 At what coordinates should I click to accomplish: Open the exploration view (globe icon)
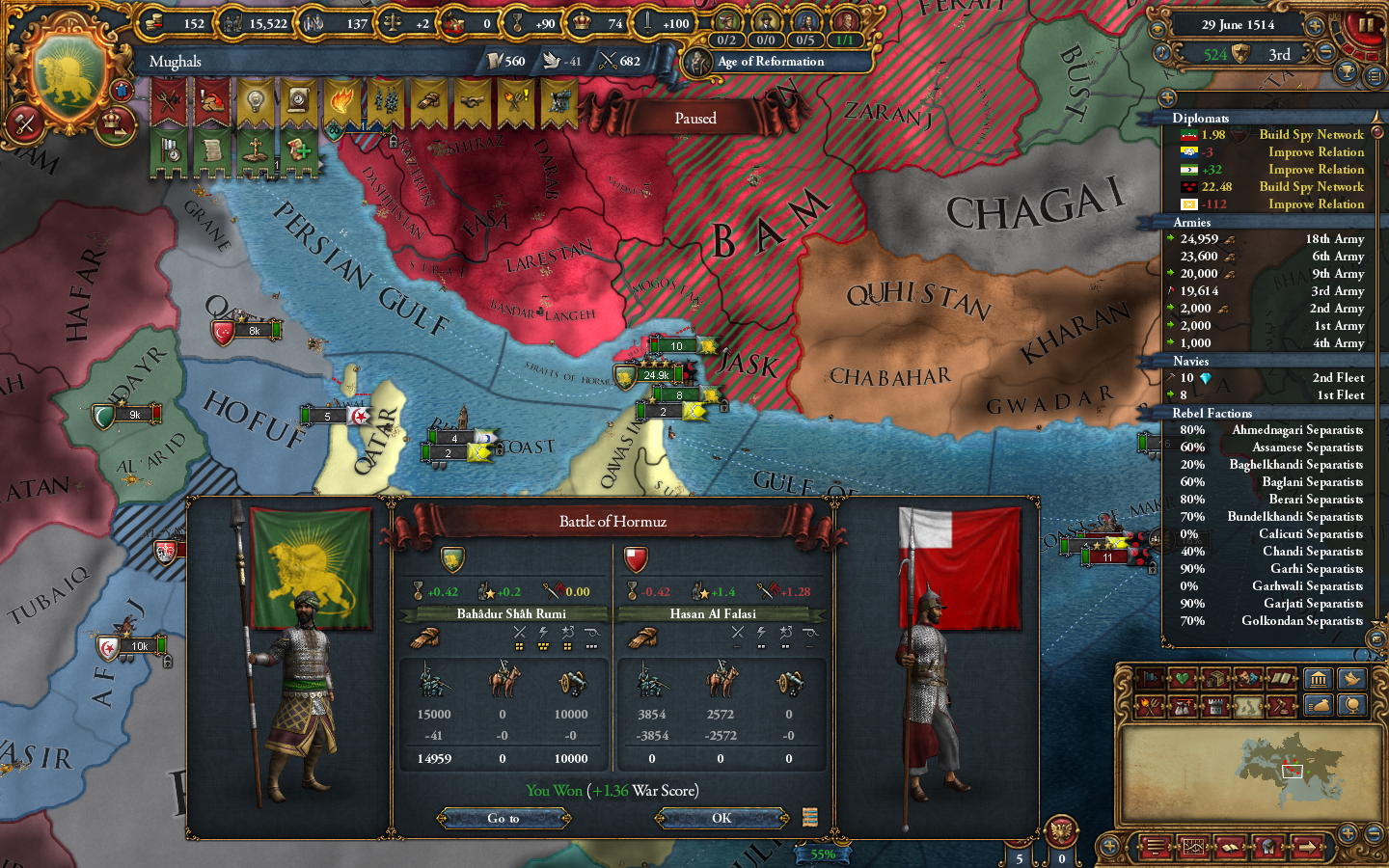tap(1353, 706)
